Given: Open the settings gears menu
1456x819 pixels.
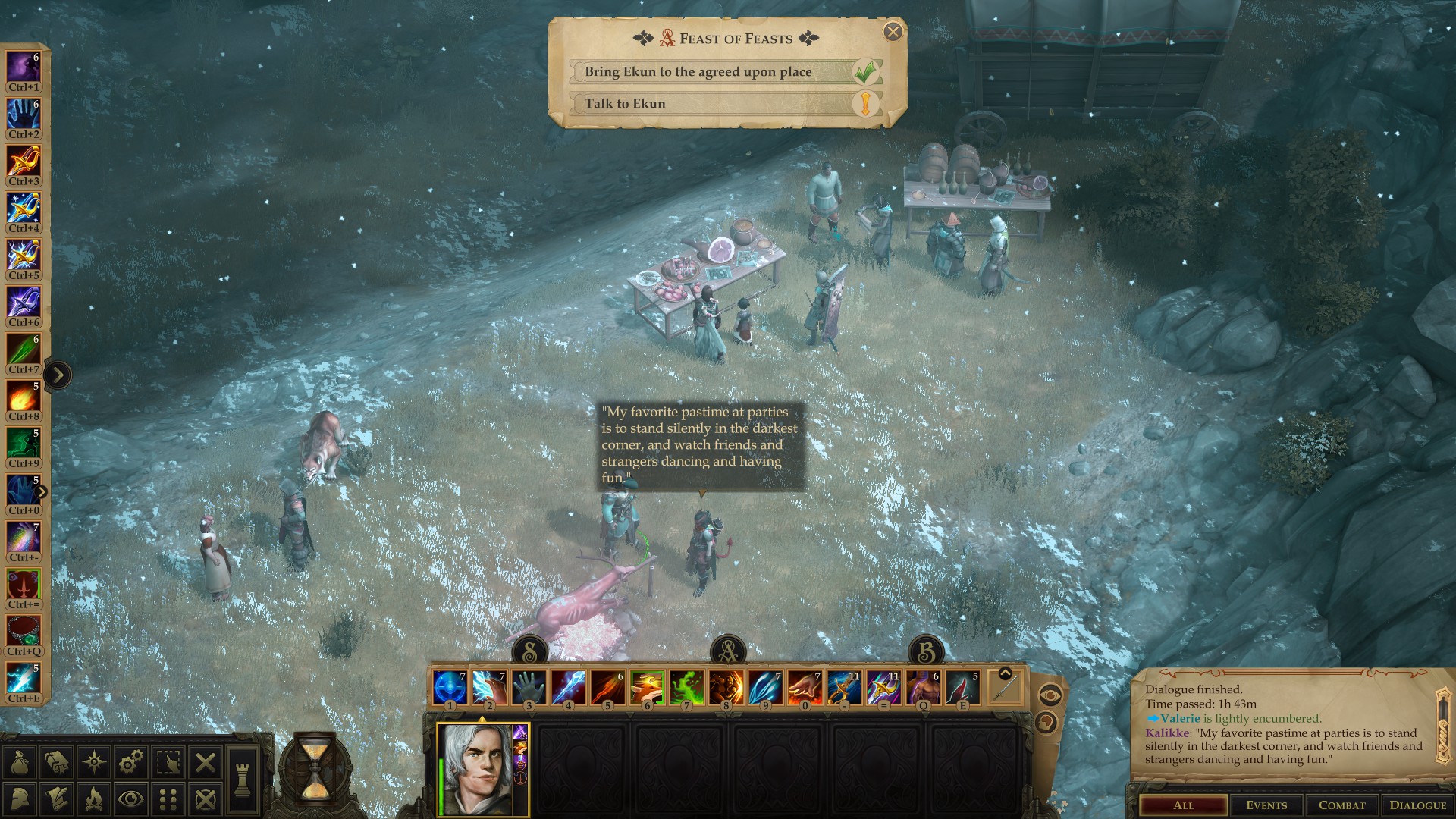Looking at the screenshot, I should click(x=131, y=762).
